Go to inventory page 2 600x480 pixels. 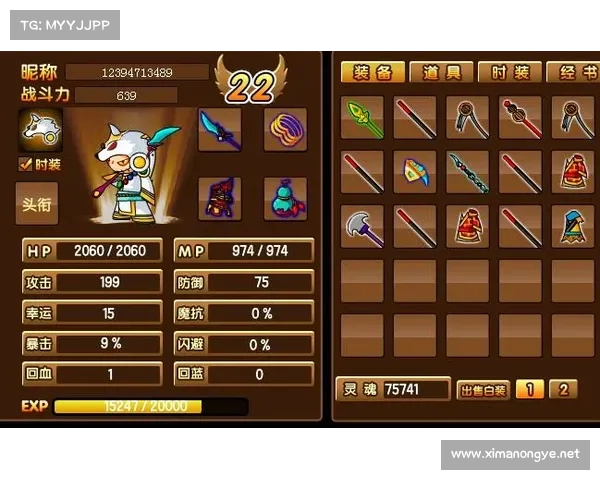563,390
